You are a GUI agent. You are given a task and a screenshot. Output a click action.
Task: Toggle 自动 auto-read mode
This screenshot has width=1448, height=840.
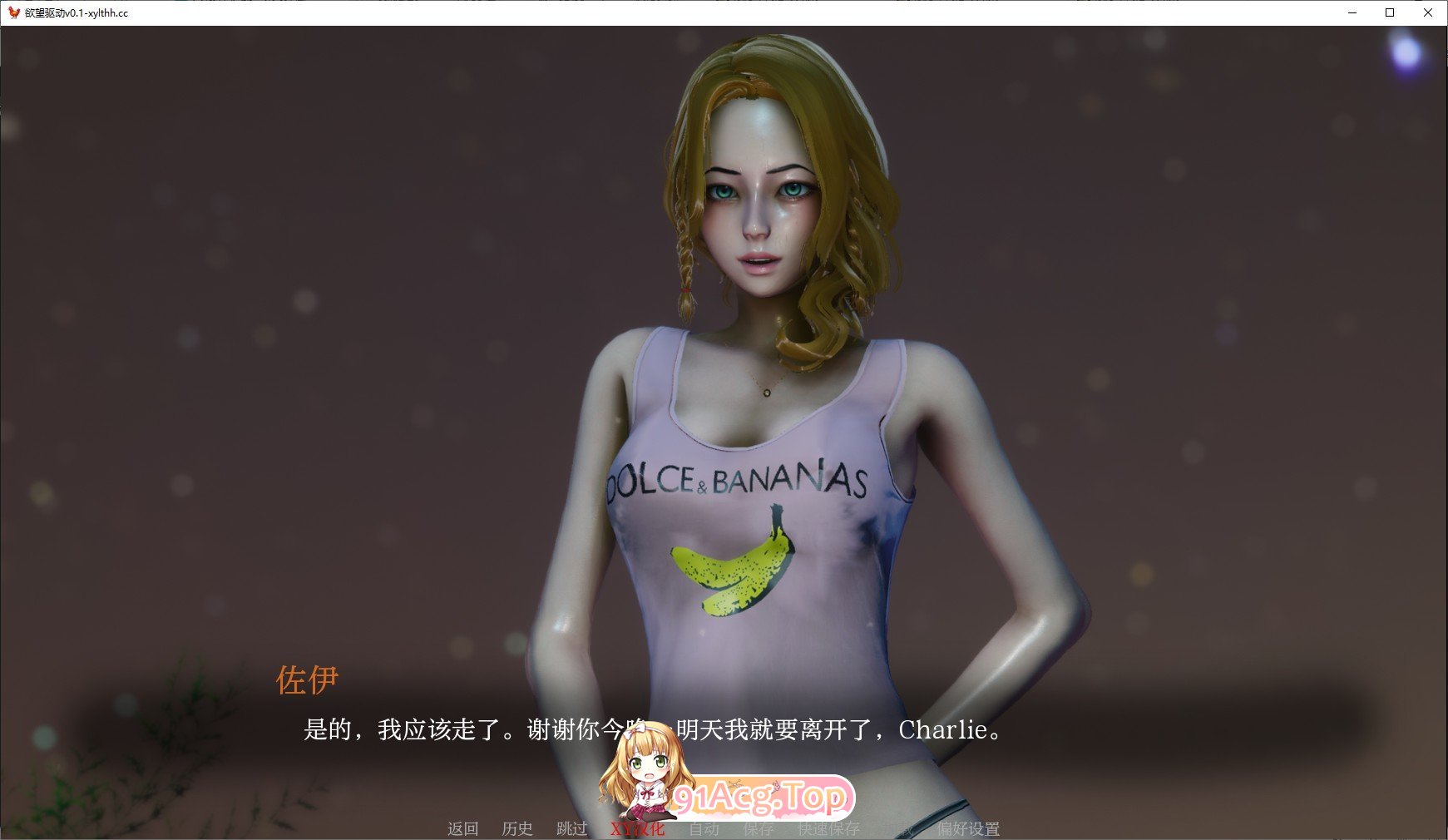(x=703, y=829)
